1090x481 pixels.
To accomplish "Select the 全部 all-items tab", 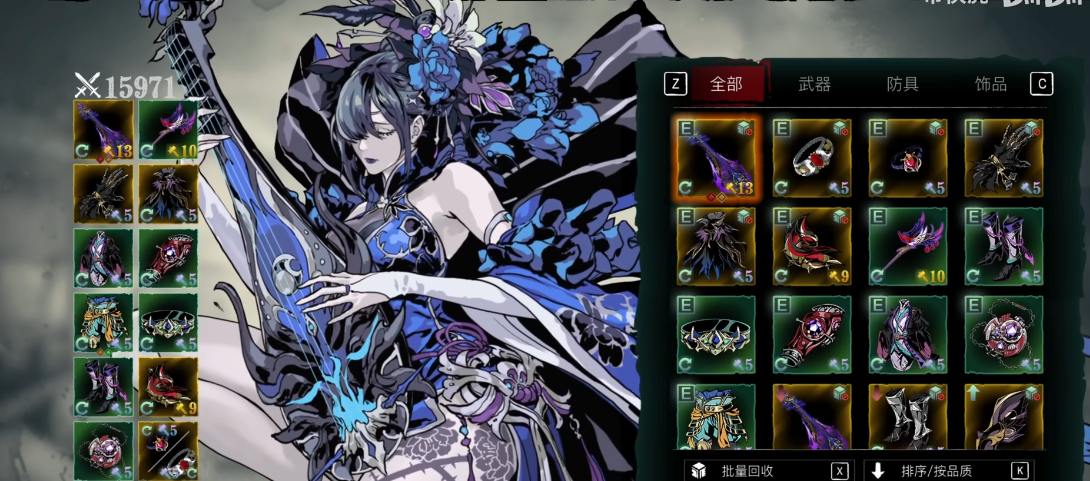I will coord(726,84).
